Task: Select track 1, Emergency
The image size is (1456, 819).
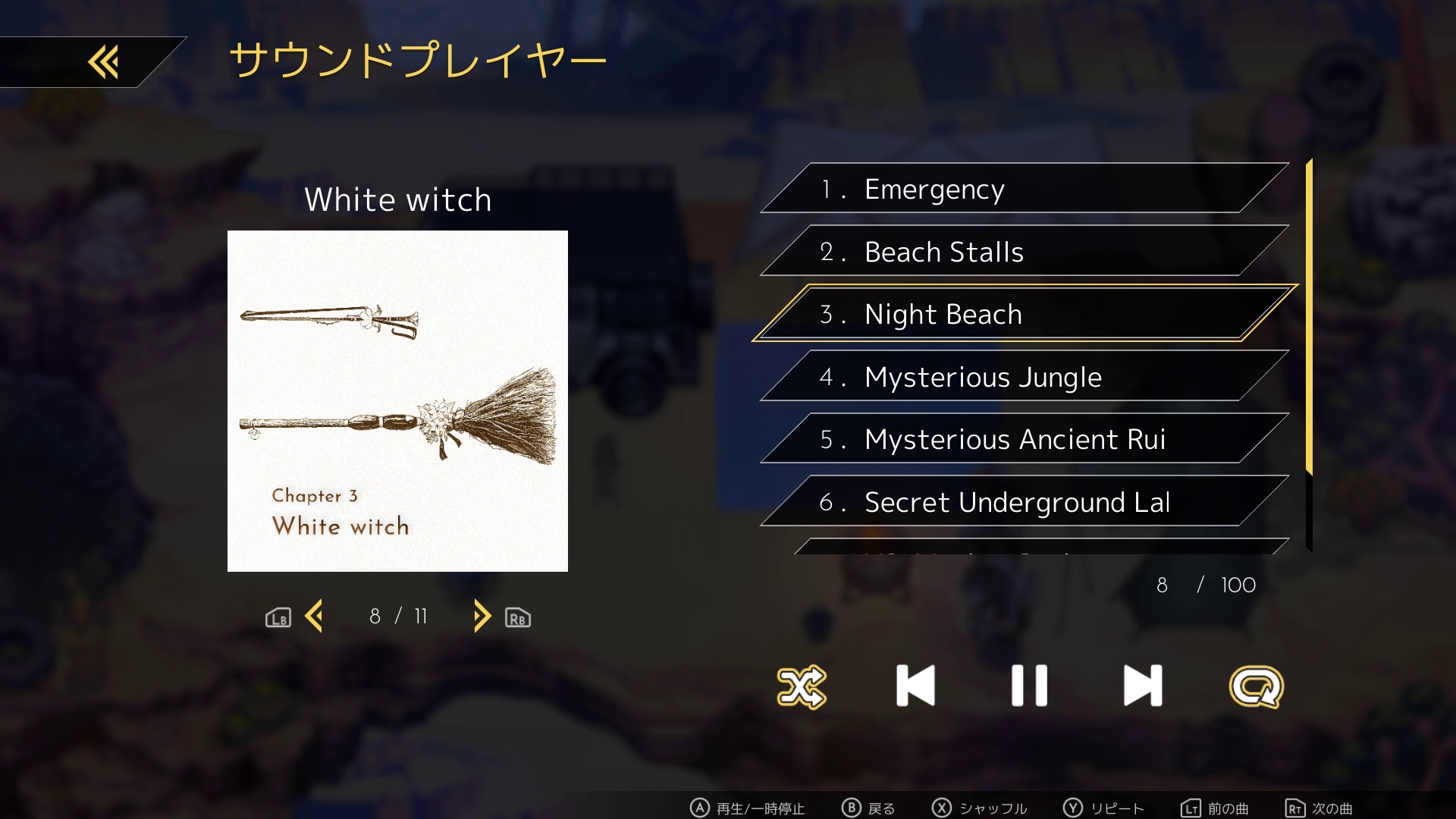Action: pos(1016,189)
